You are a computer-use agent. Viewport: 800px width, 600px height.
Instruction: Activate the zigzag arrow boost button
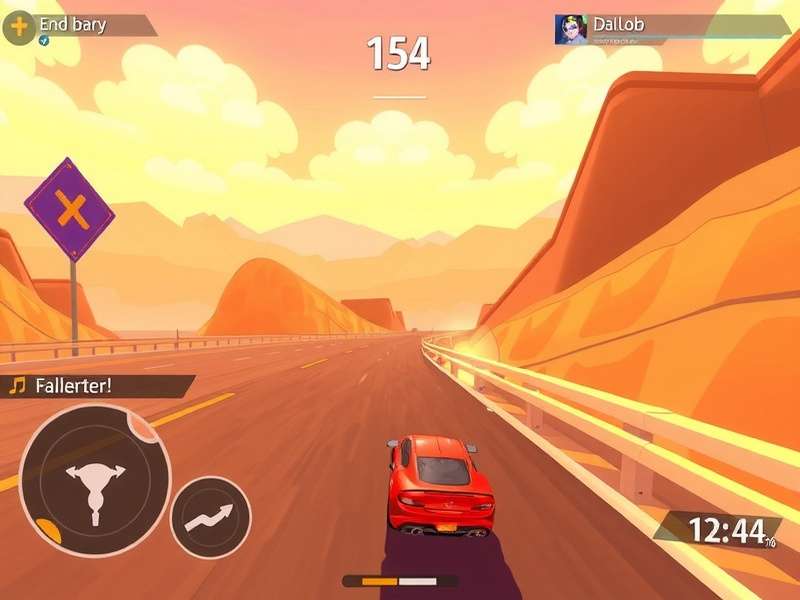[x=210, y=517]
